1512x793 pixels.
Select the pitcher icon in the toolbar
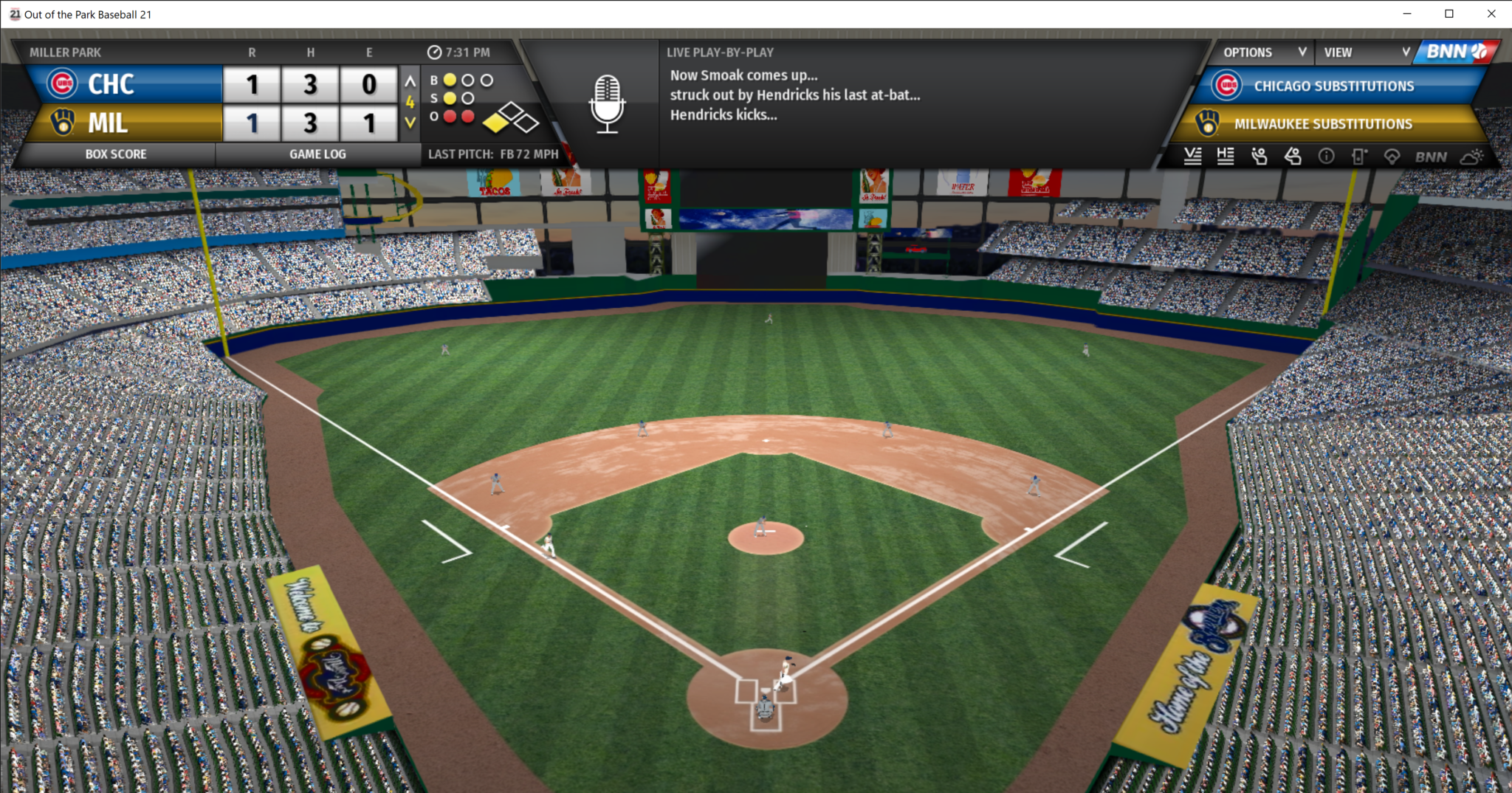(x=1259, y=156)
